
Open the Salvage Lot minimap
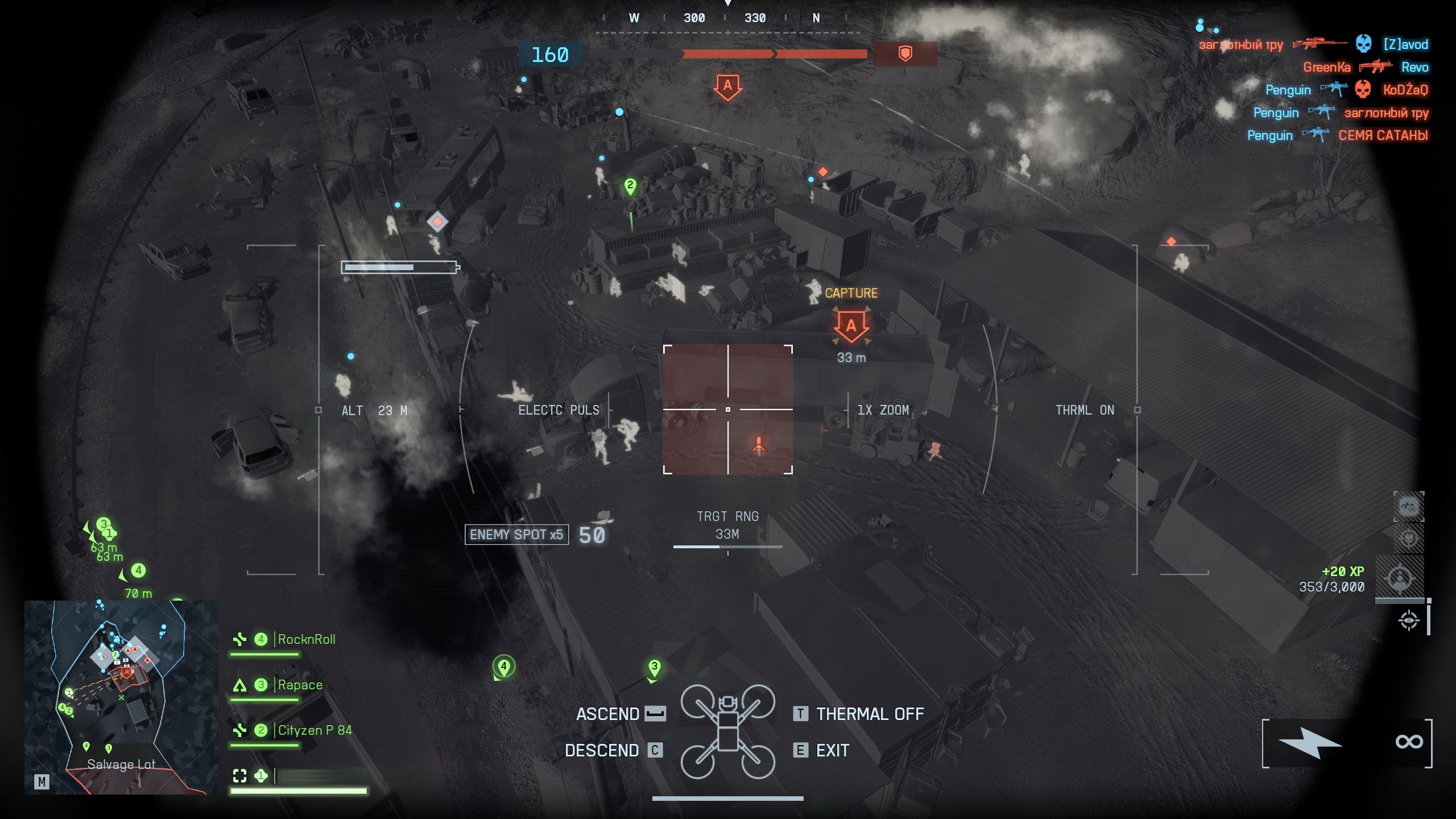(121, 697)
